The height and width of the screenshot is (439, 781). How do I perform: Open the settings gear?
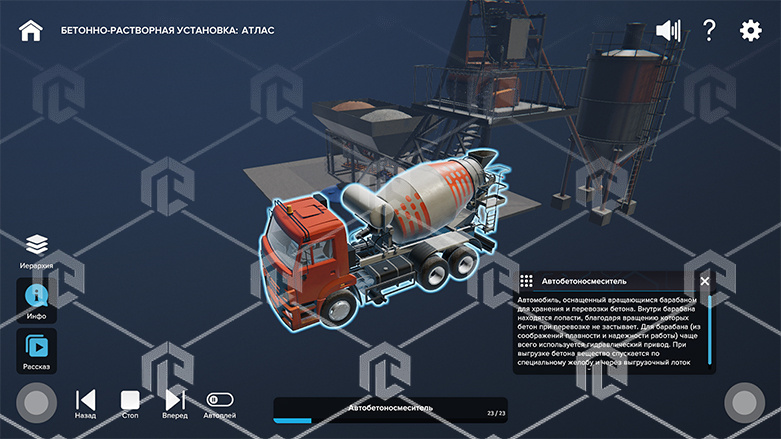tap(750, 30)
